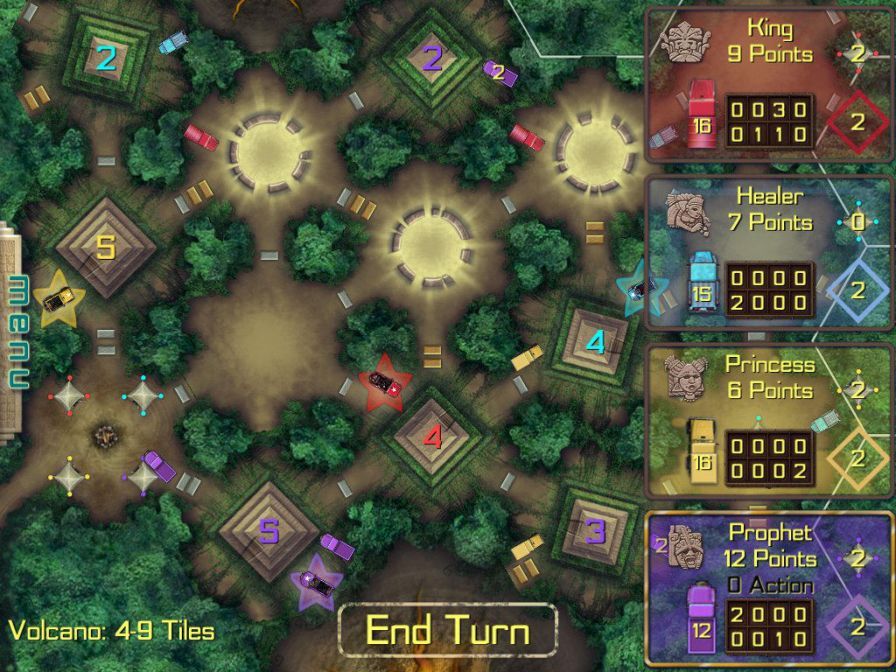Select the King player panel
This screenshot has height=672, width=896.
(768, 91)
